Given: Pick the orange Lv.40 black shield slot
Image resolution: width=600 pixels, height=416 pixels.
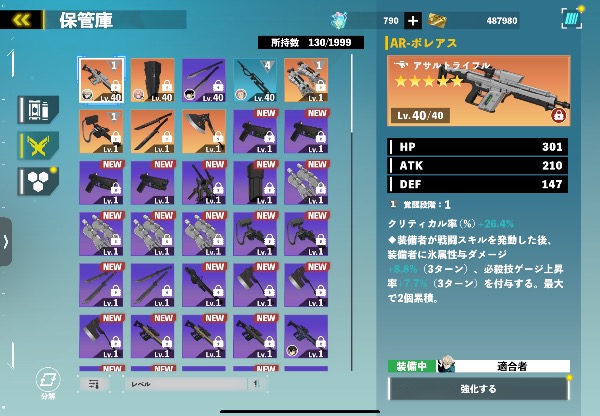Looking at the screenshot, I should 152,79.
